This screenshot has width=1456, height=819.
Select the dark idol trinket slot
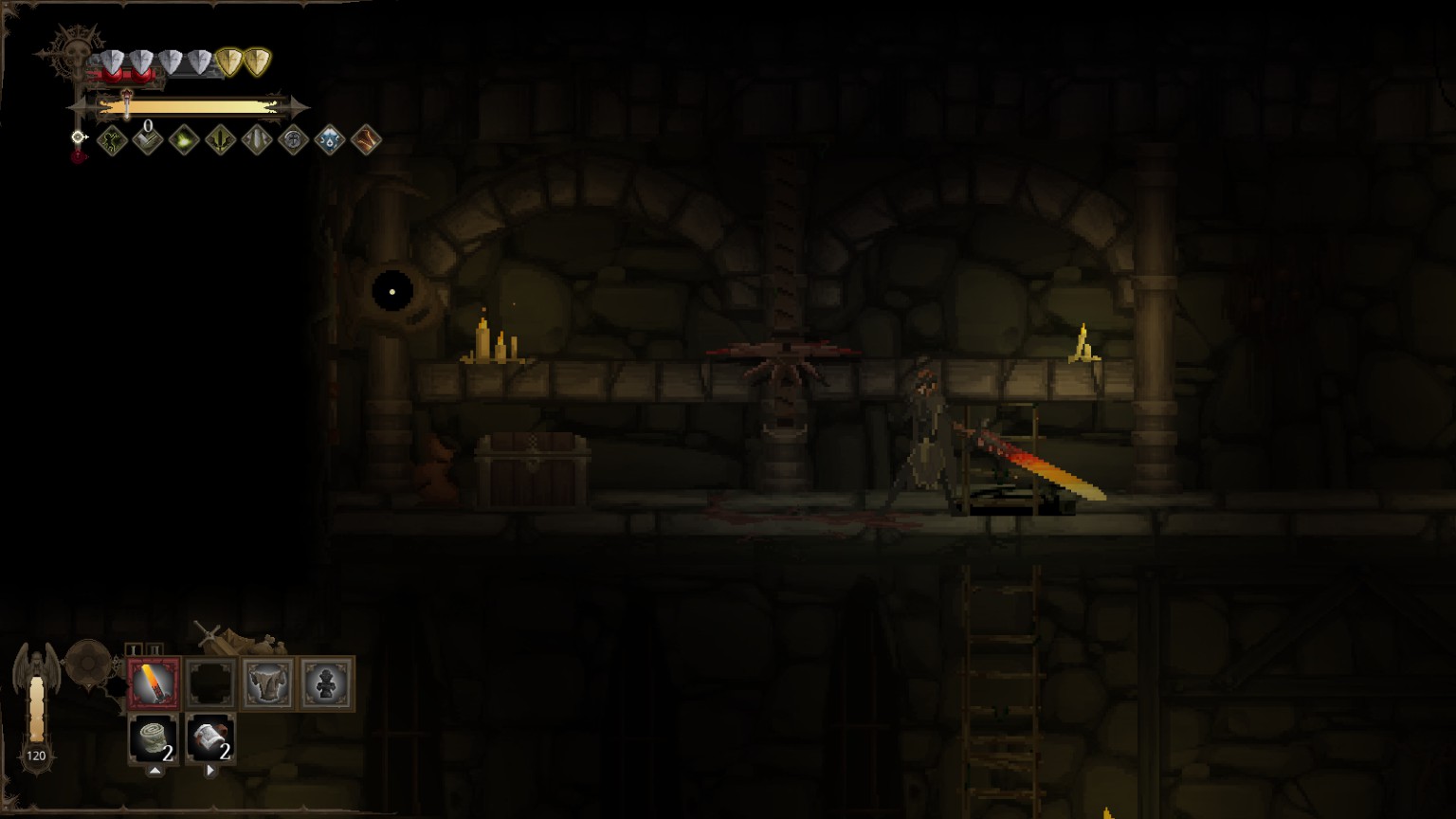coord(326,682)
